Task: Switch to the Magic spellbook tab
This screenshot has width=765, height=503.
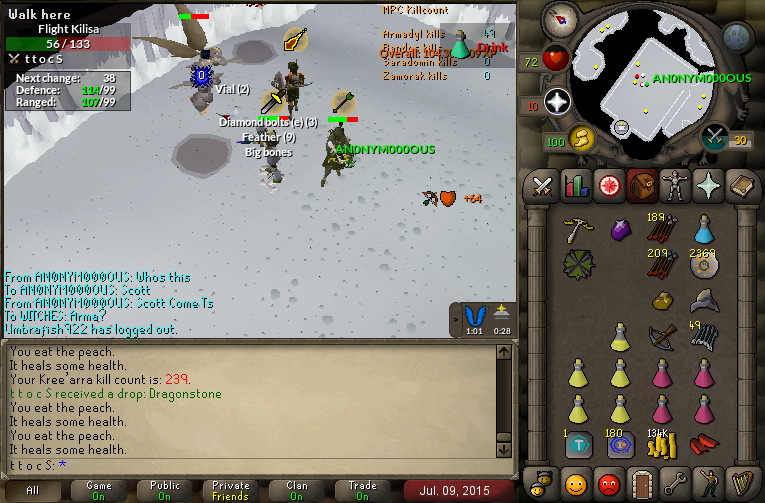Action: (x=740, y=186)
